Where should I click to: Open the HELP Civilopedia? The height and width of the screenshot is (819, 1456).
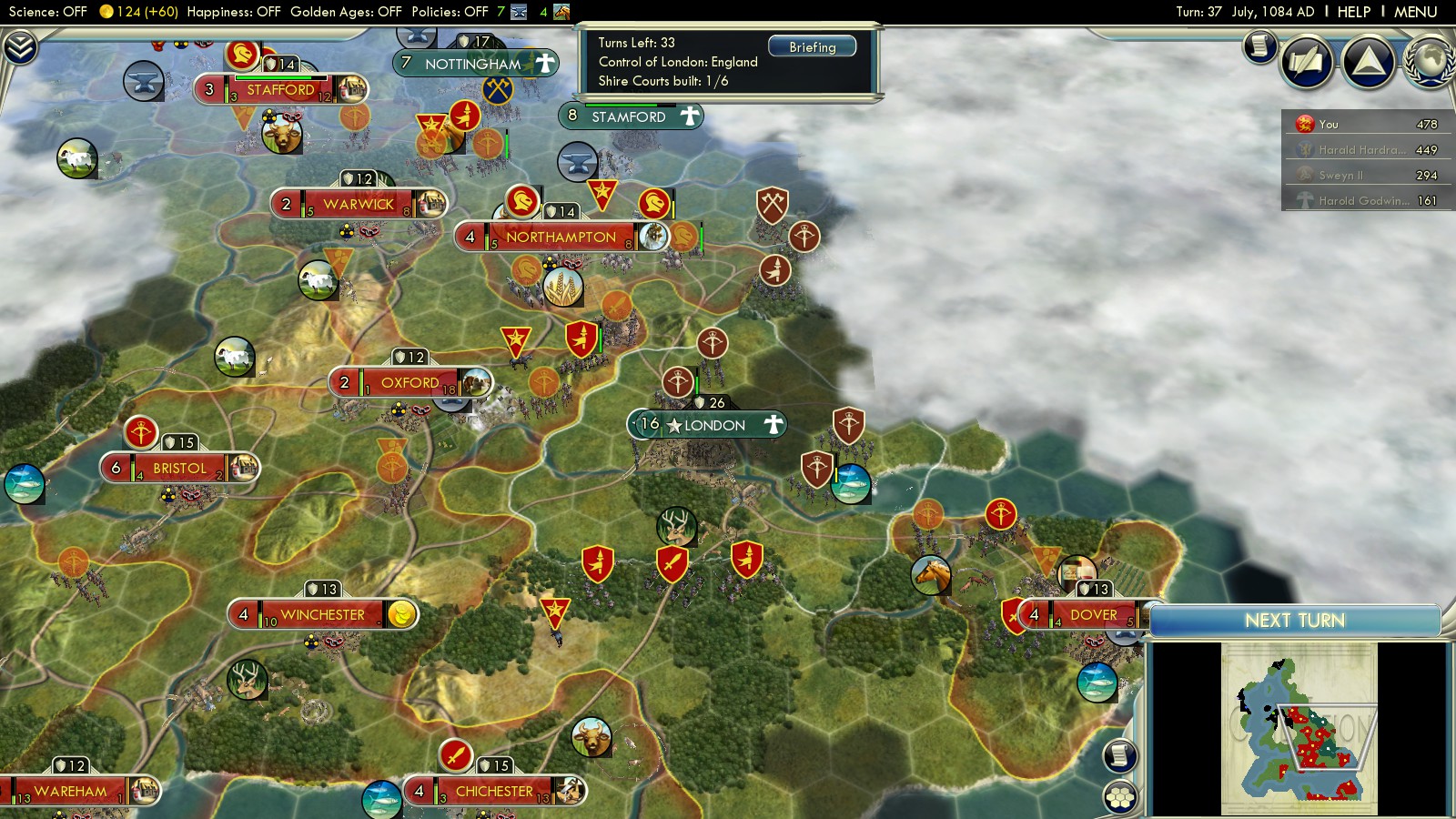click(1353, 12)
